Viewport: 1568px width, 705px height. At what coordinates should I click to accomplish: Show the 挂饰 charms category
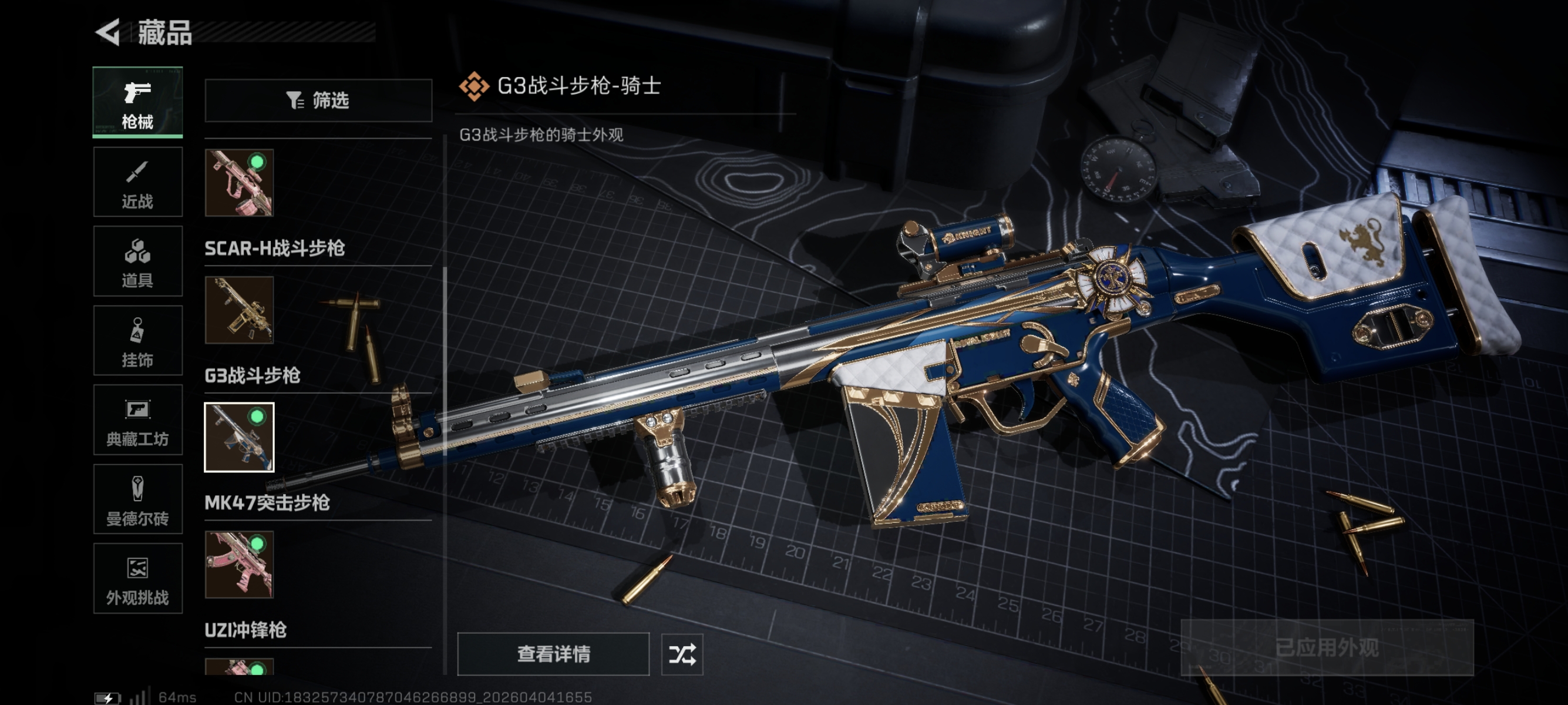tap(137, 340)
